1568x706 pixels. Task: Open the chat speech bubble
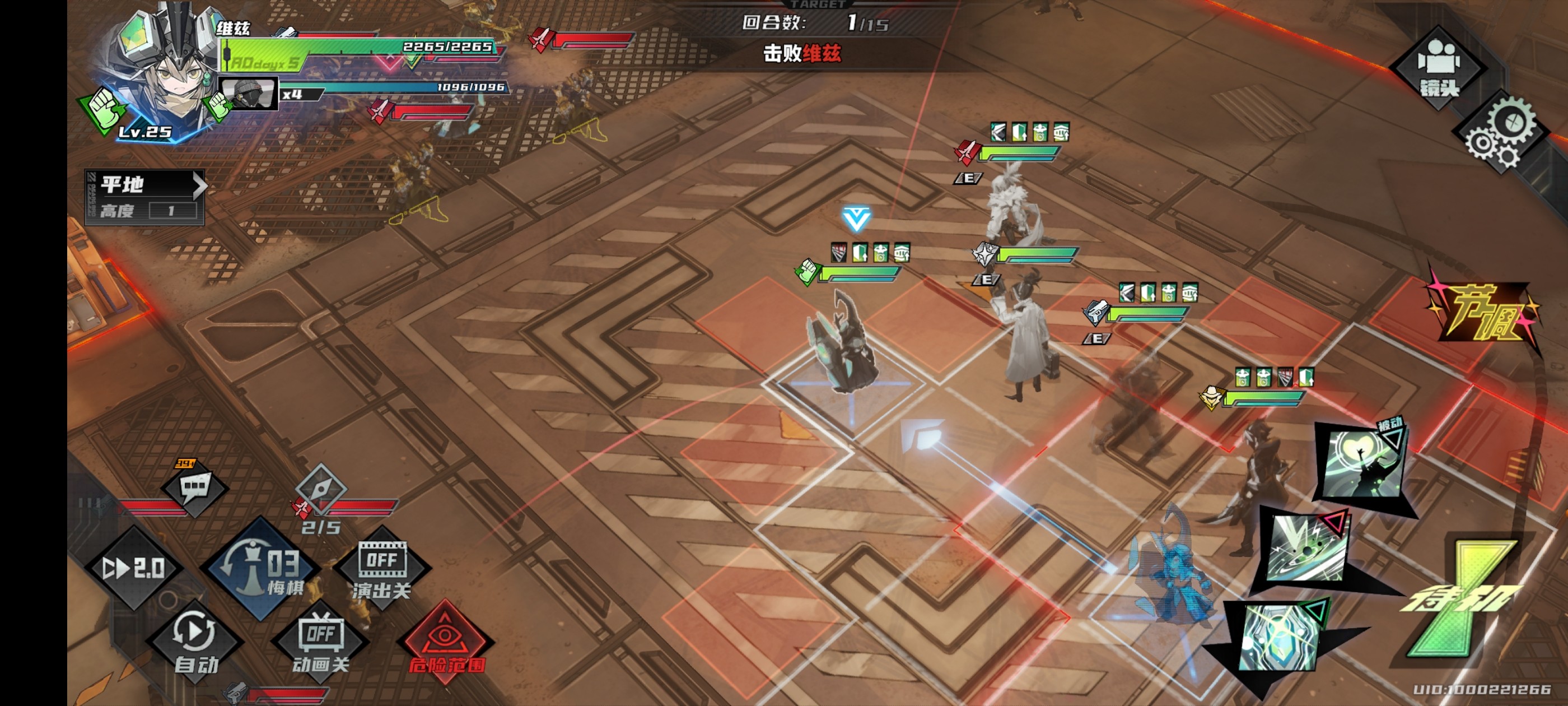[195, 487]
